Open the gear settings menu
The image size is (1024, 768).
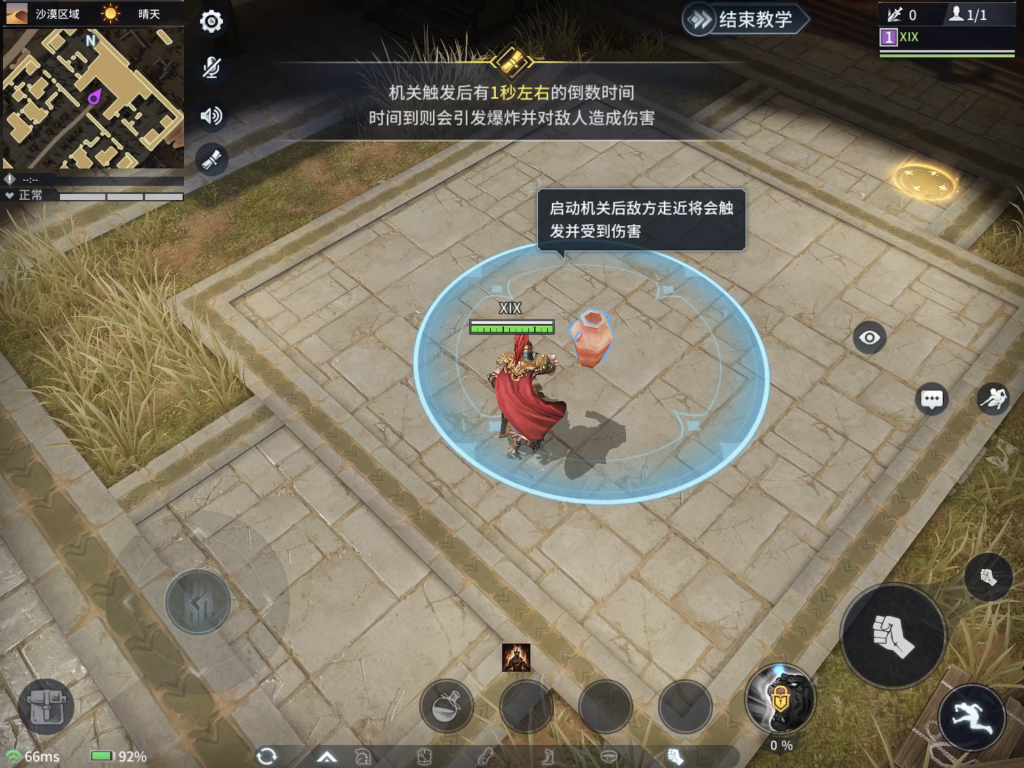[211, 22]
